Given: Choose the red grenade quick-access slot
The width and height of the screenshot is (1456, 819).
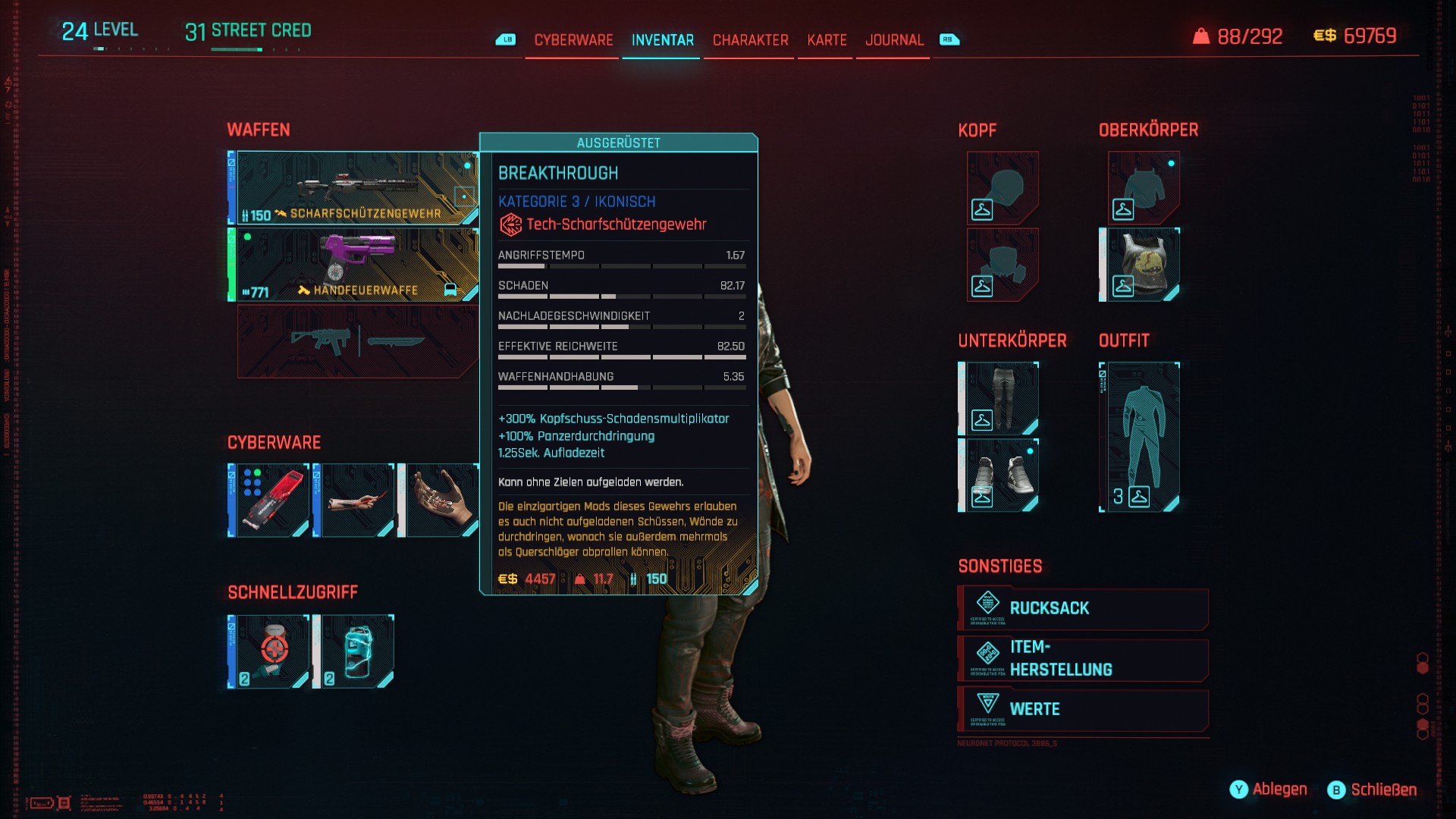Looking at the screenshot, I should pyautogui.click(x=269, y=651).
